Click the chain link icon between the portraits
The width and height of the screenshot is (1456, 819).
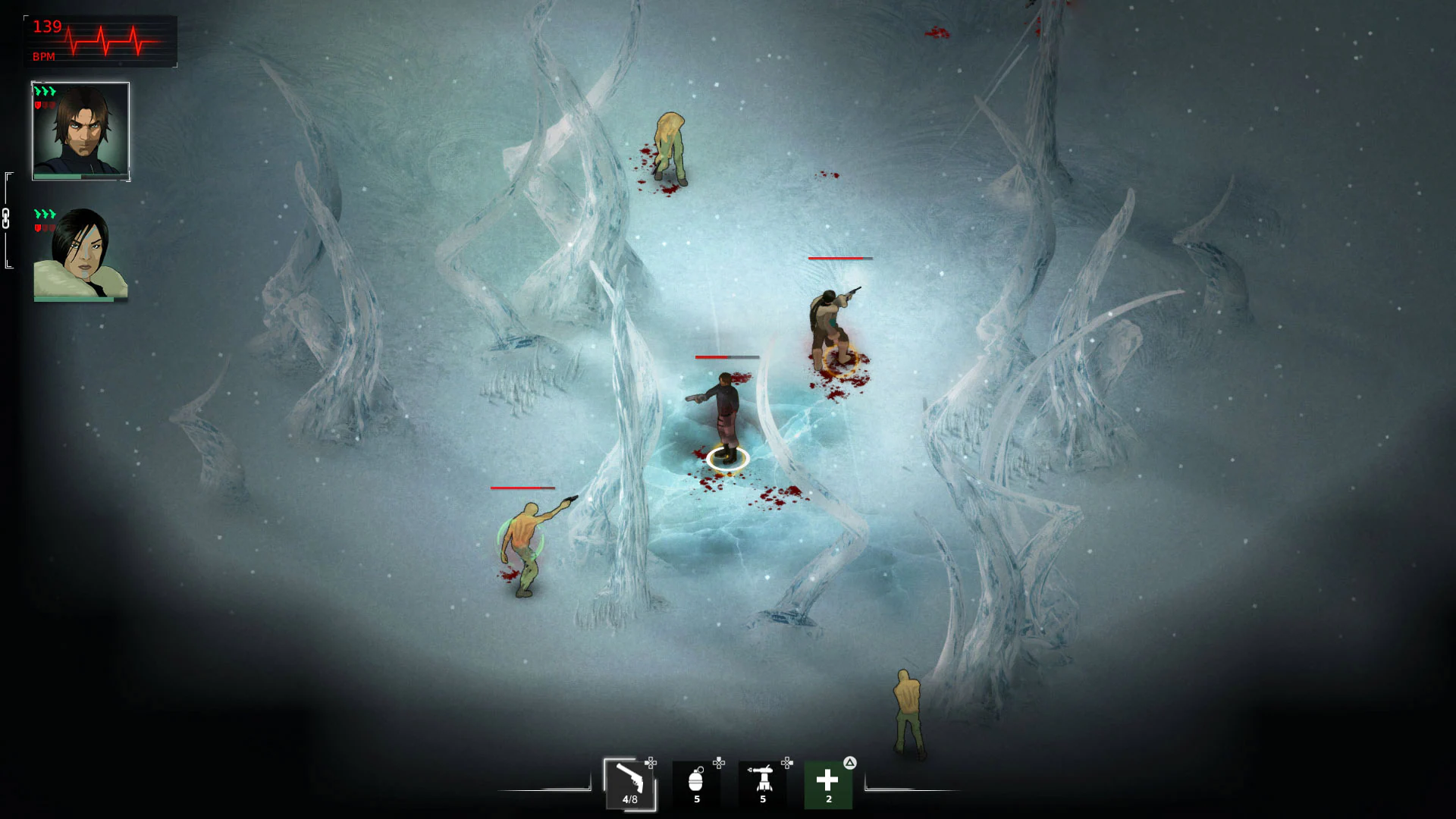7,218
